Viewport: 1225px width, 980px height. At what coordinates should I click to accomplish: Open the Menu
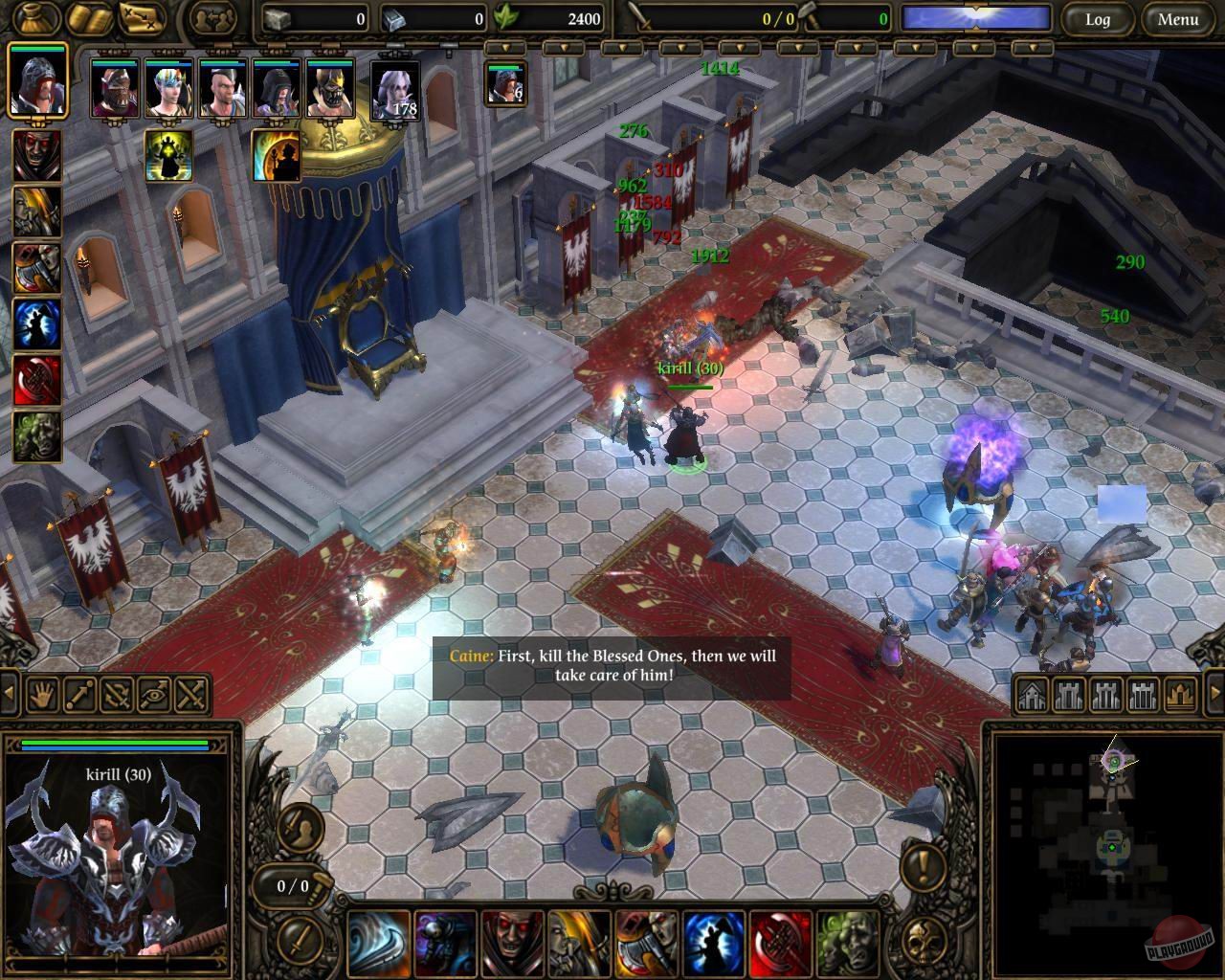[x=1176, y=19]
